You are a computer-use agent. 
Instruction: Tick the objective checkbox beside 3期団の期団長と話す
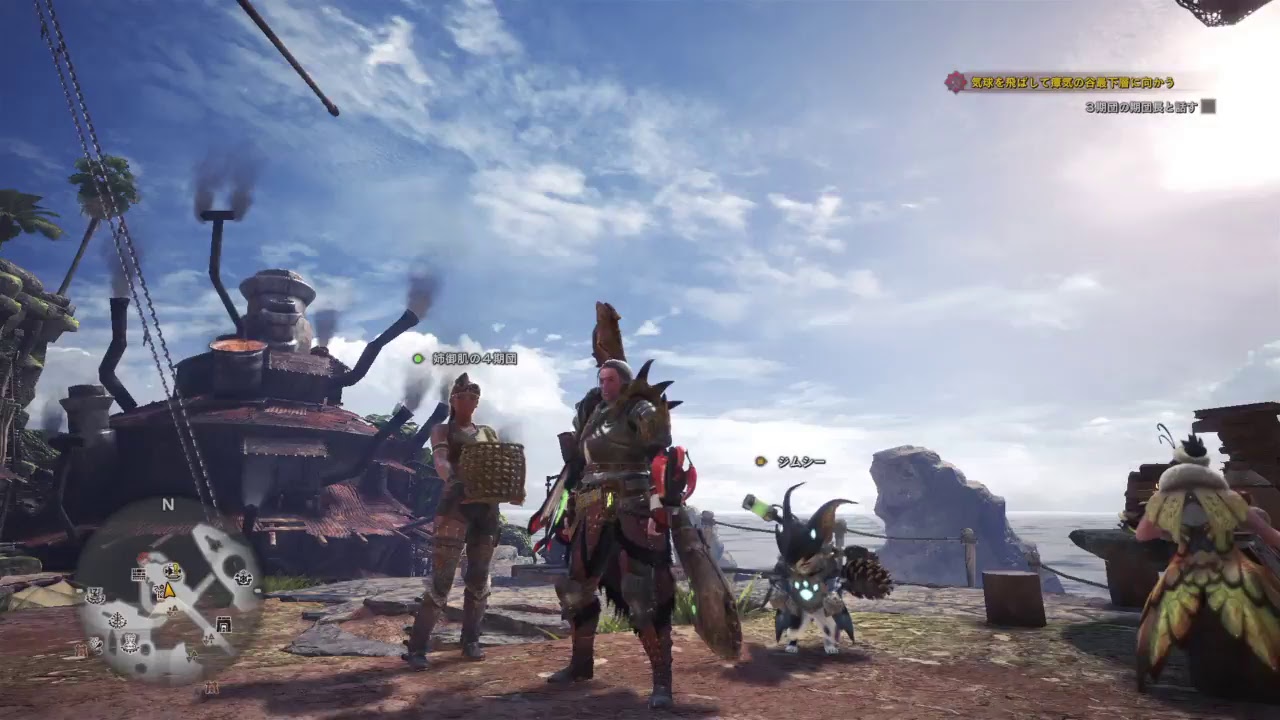[x=1208, y=106]
